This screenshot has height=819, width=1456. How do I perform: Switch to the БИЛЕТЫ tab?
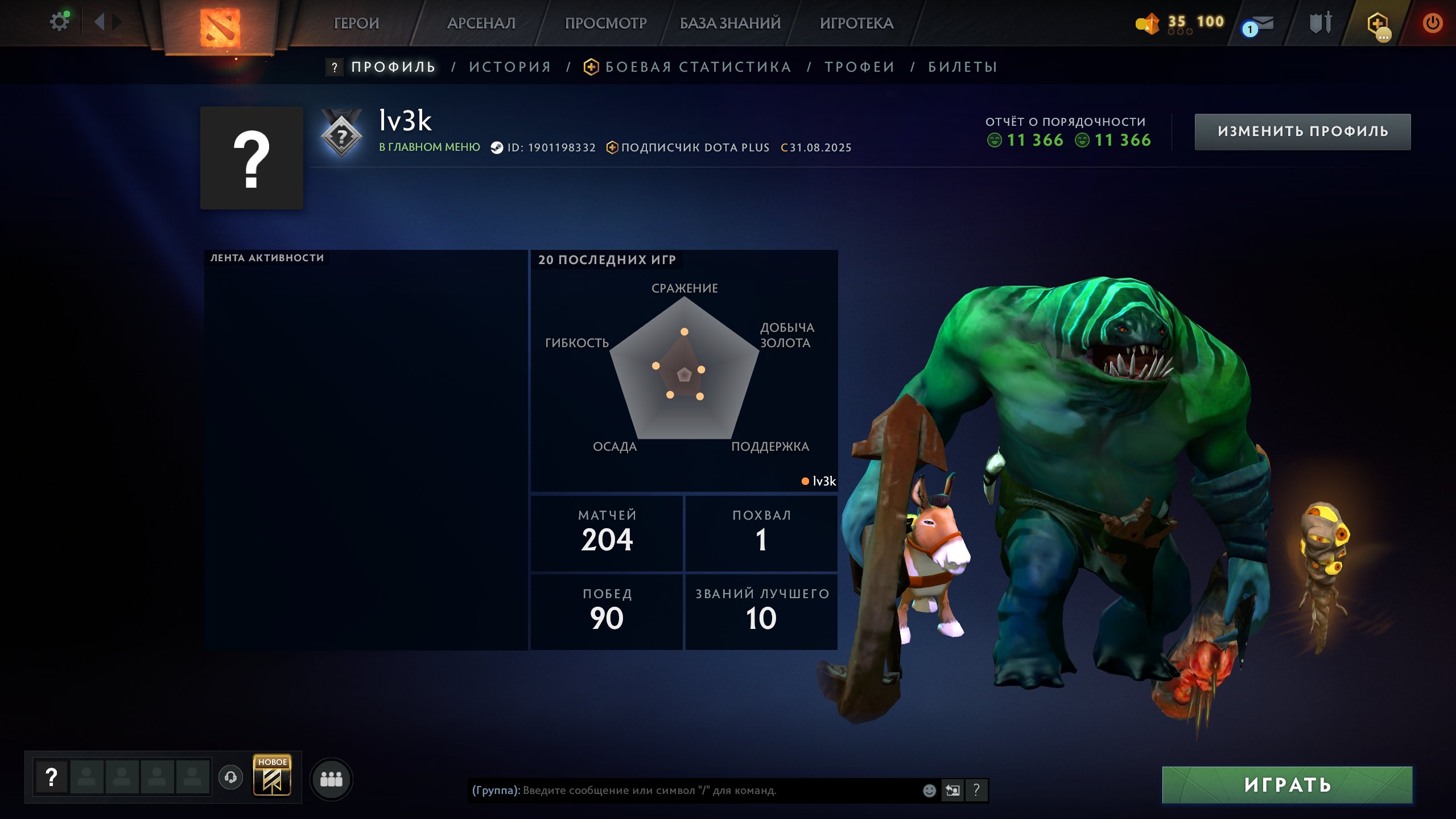[x=963, y=67]
